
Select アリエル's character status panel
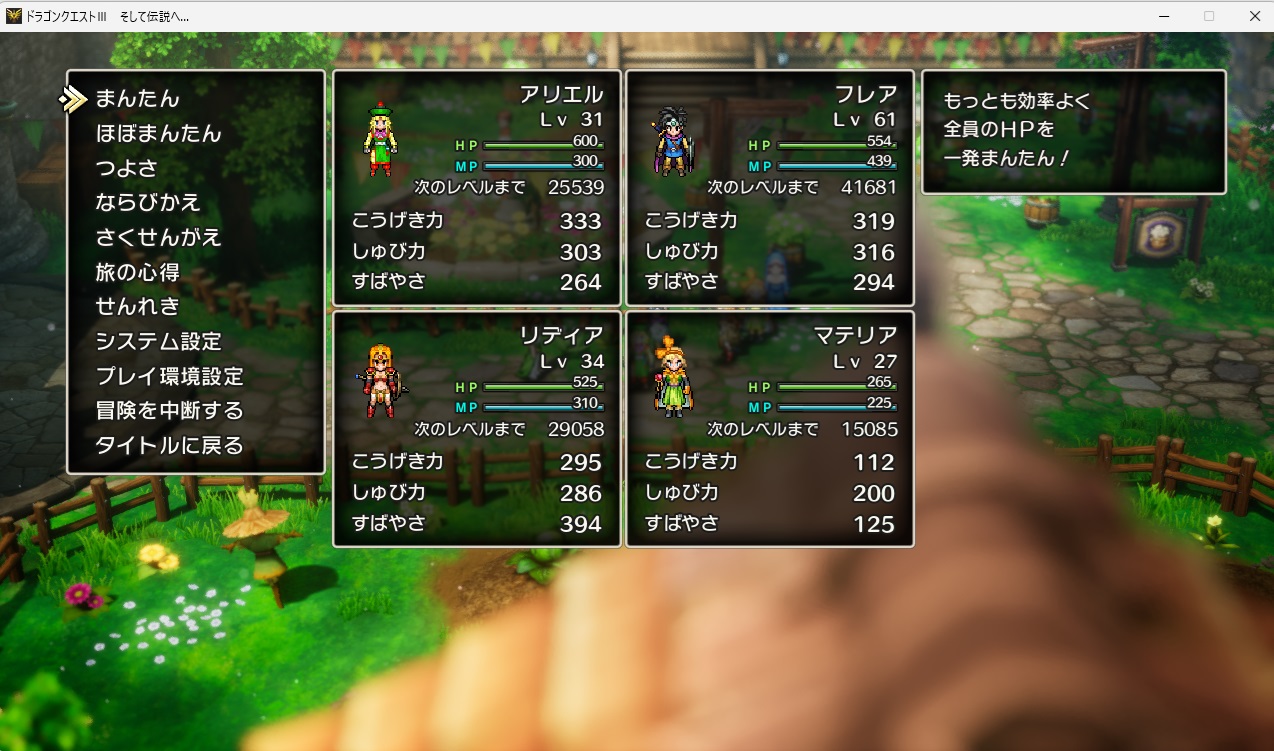[x=477, y=188]
